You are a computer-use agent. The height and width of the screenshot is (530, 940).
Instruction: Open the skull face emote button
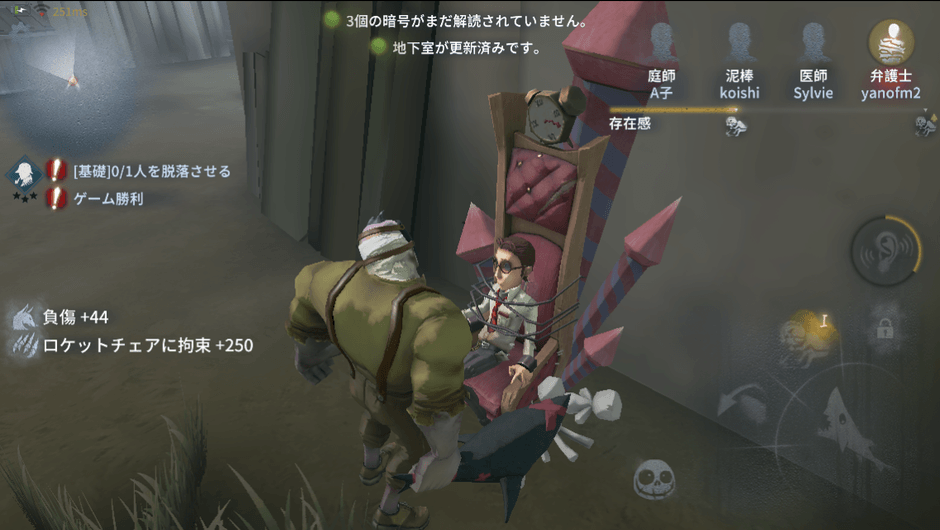[x=655, y=479]
